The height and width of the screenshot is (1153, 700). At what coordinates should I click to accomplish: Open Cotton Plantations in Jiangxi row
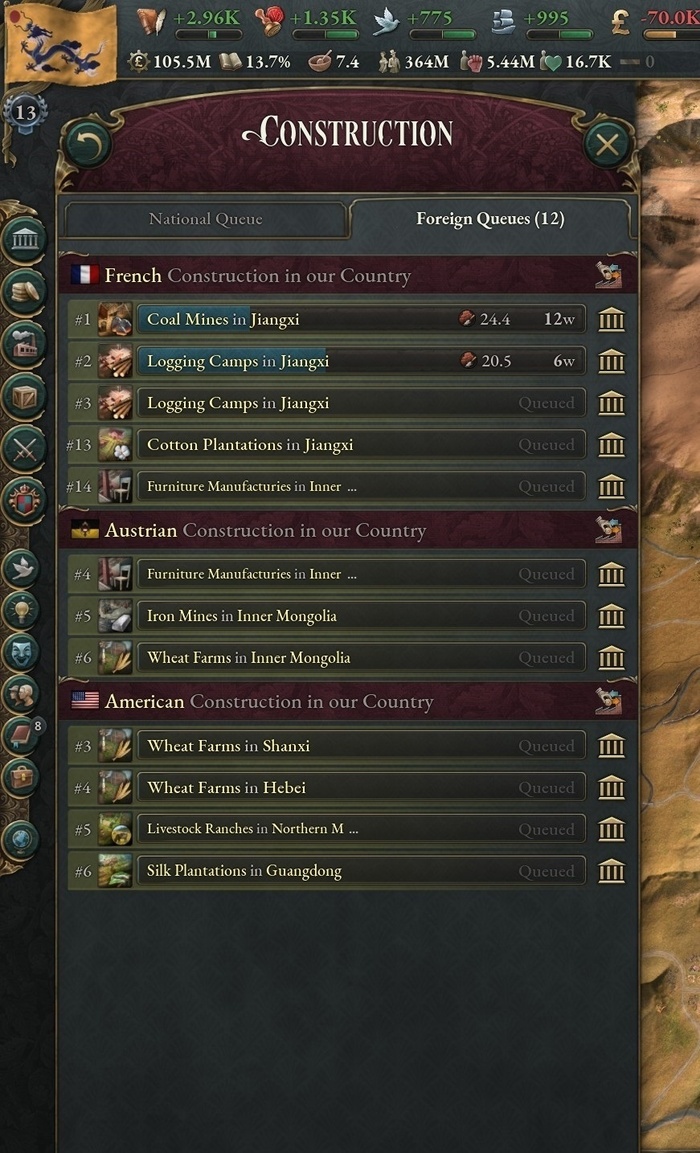[360, 445]
